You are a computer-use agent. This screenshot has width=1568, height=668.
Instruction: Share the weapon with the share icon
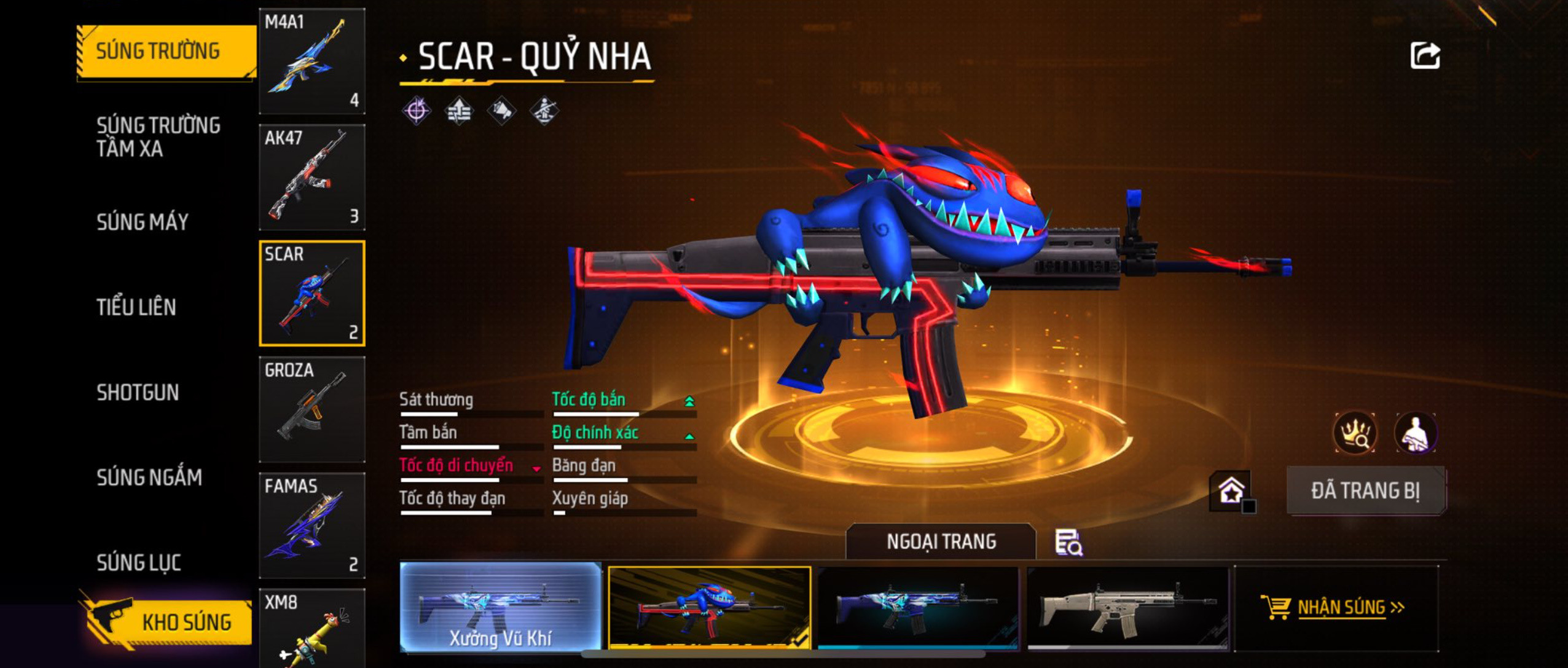pyautogui.click(x=1425, y=57)
